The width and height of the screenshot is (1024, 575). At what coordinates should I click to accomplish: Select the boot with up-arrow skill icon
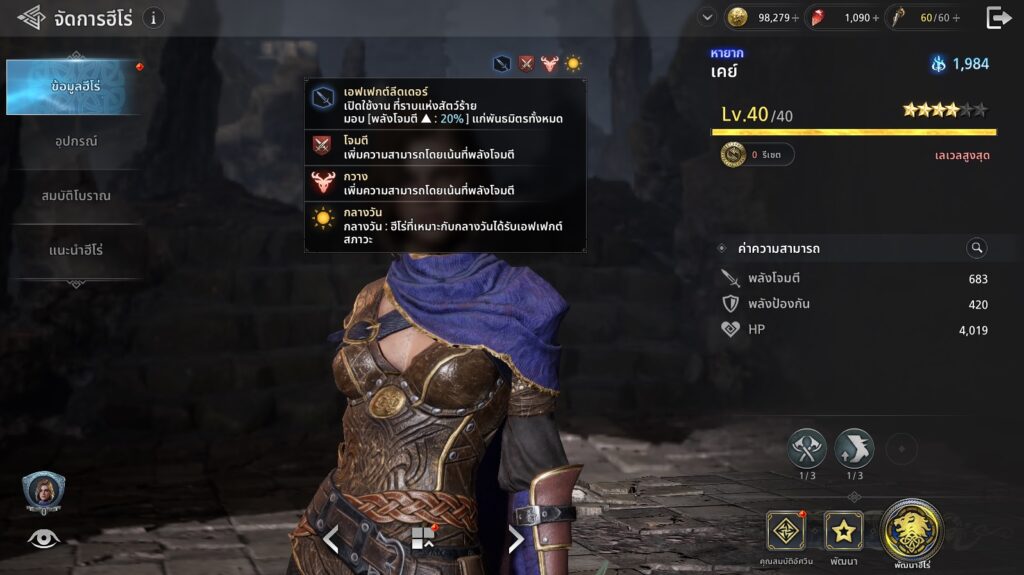[x=854, y=448]
